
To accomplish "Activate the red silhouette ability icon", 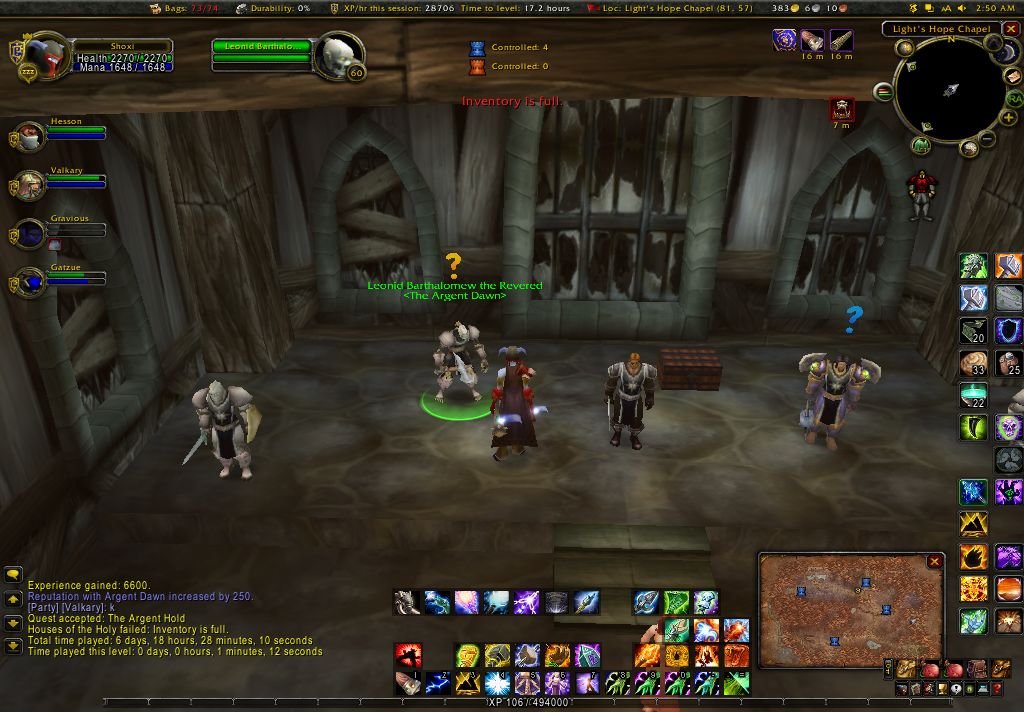I will pyautogui.click(x=407, y=655).
